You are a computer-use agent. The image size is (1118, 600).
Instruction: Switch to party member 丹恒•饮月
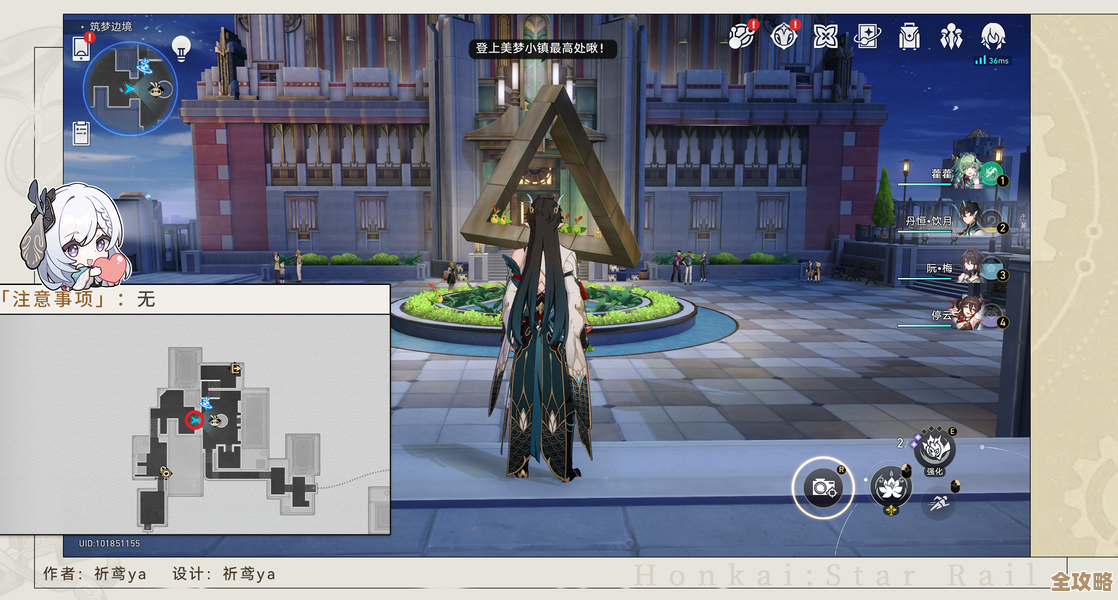[968, 221]
